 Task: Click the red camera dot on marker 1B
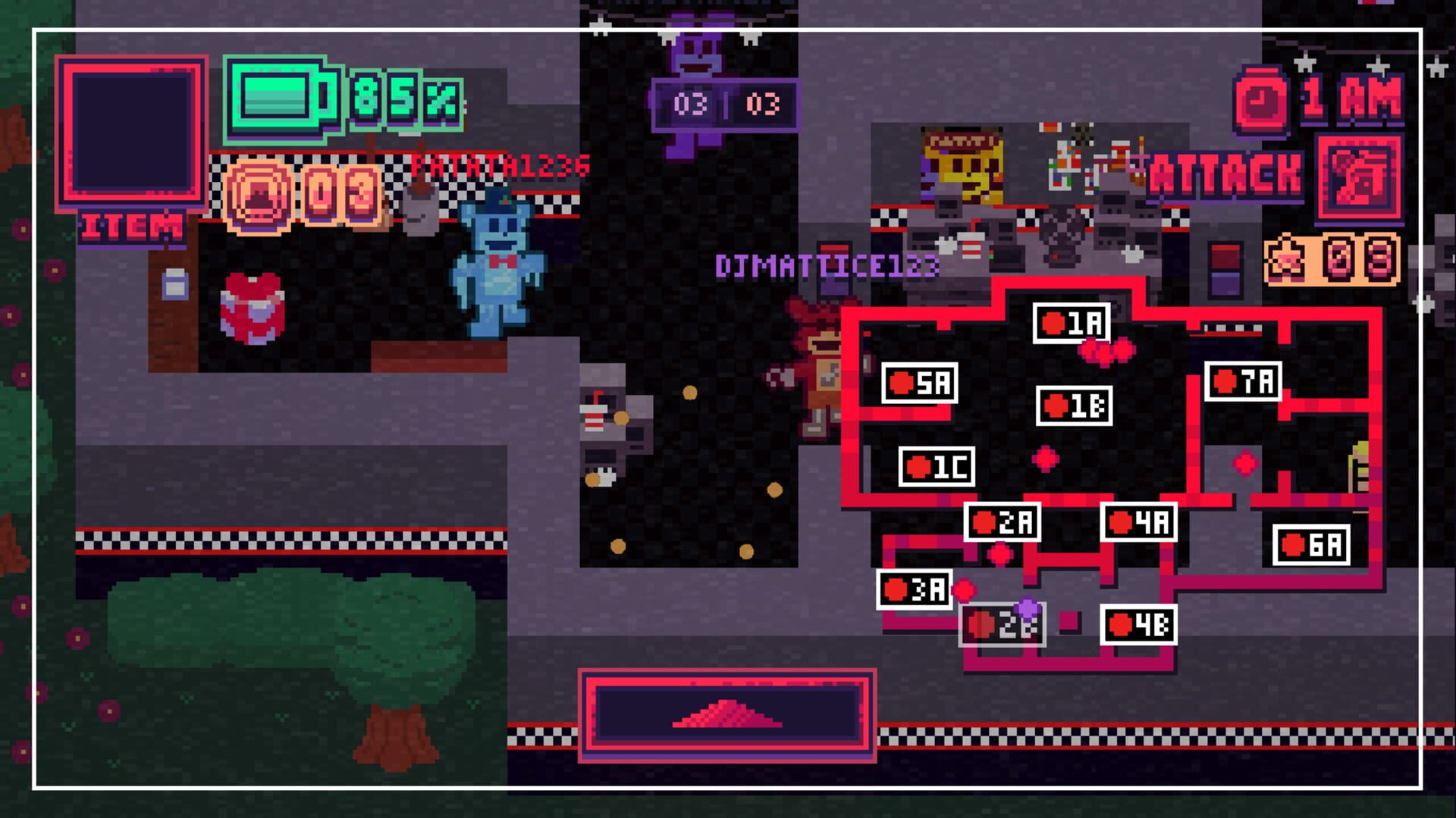click(x=1056, y=404)
